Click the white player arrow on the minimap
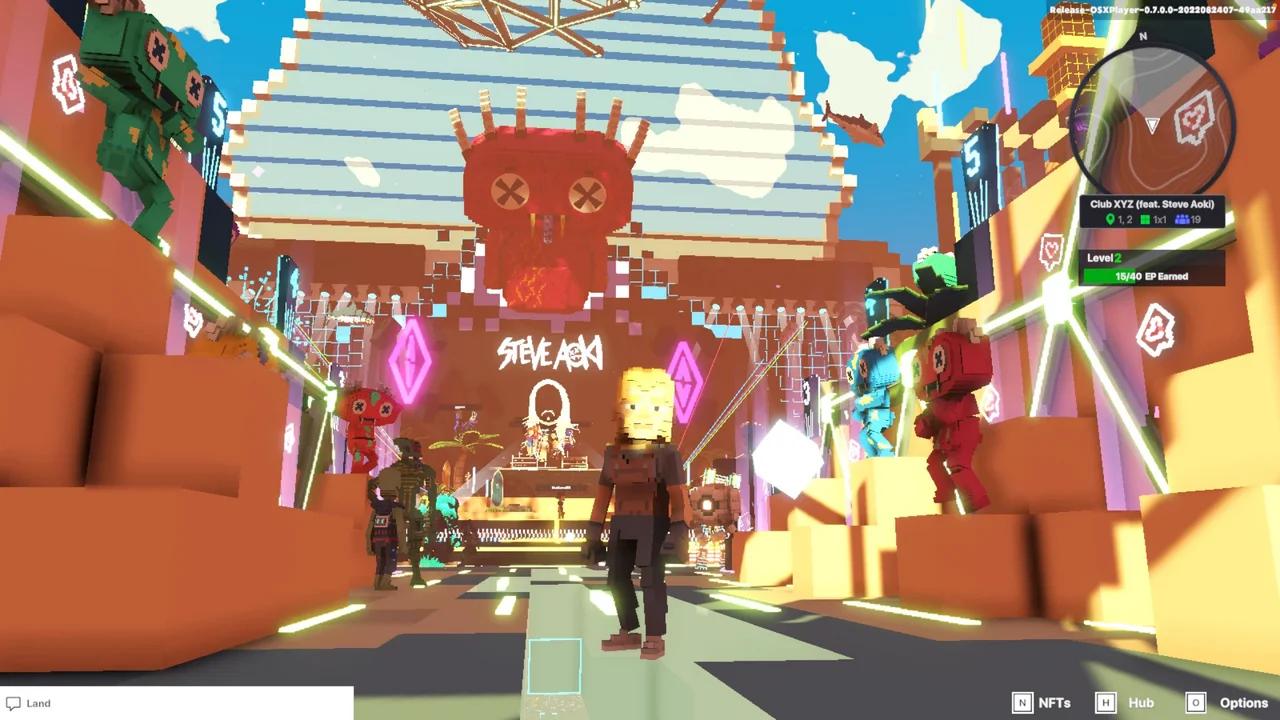This screenshot has height=720, width=1280. (1150, 124)
